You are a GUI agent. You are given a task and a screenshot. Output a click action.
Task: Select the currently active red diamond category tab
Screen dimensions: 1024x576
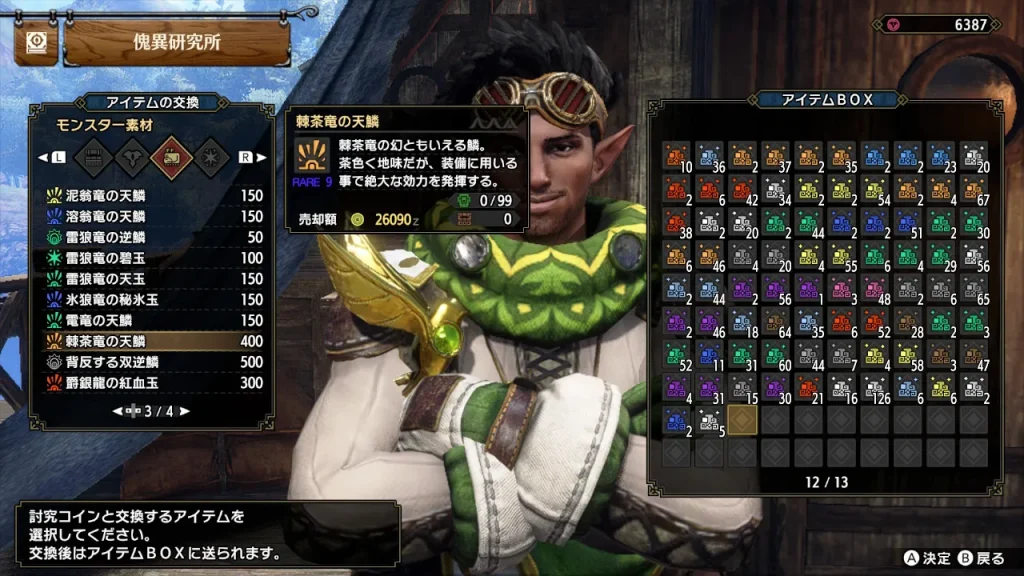coord(167,157)
